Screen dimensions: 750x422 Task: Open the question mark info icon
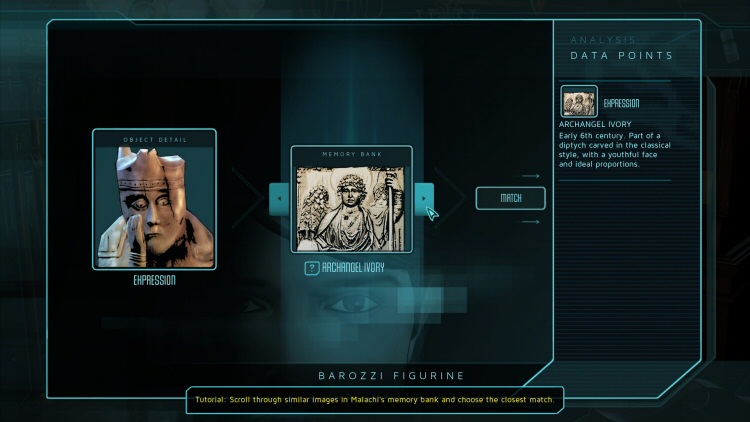(x=311, y=268)
